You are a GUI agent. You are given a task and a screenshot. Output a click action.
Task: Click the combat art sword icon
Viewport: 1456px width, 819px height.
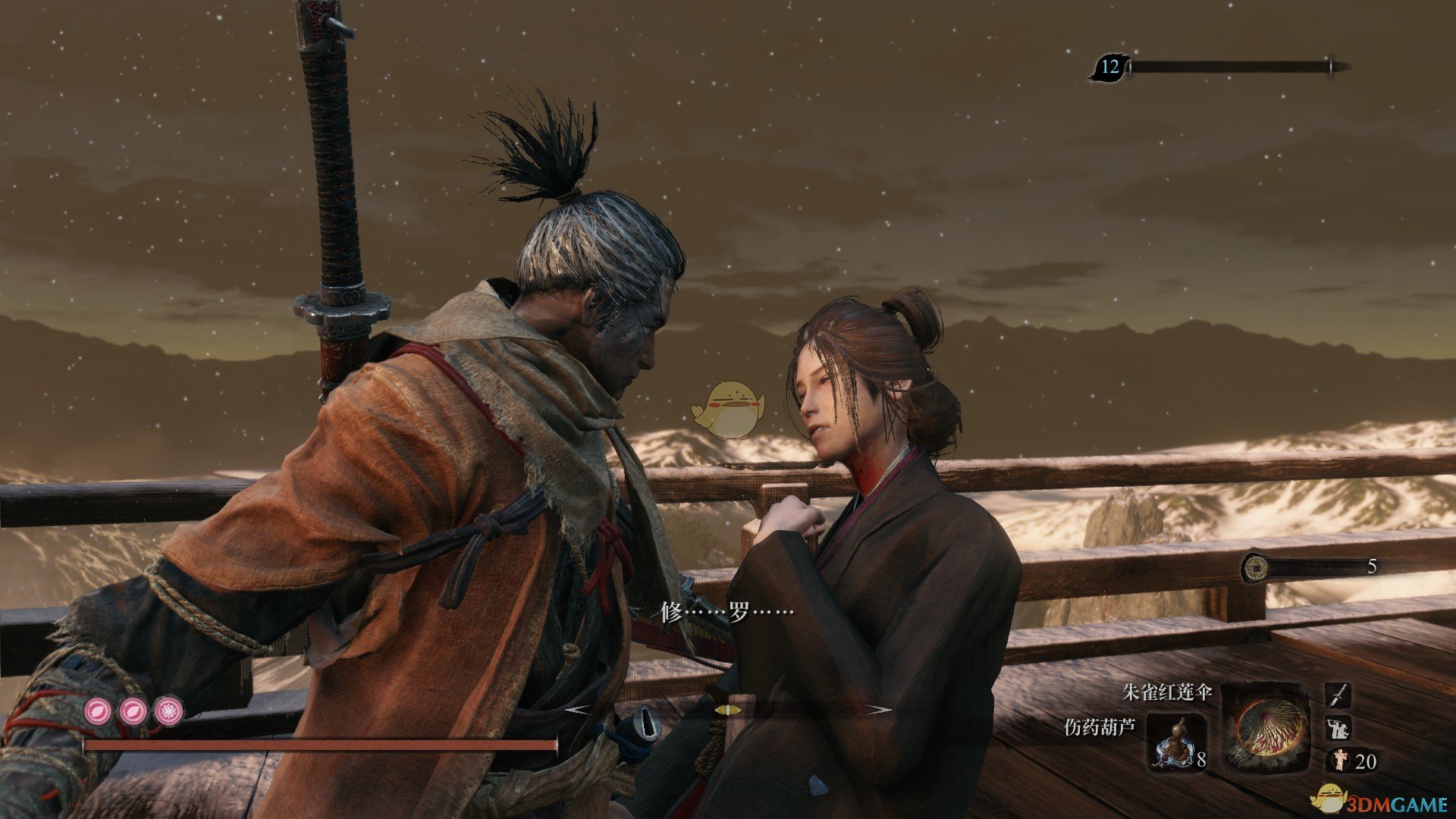tap(1338, 693)
